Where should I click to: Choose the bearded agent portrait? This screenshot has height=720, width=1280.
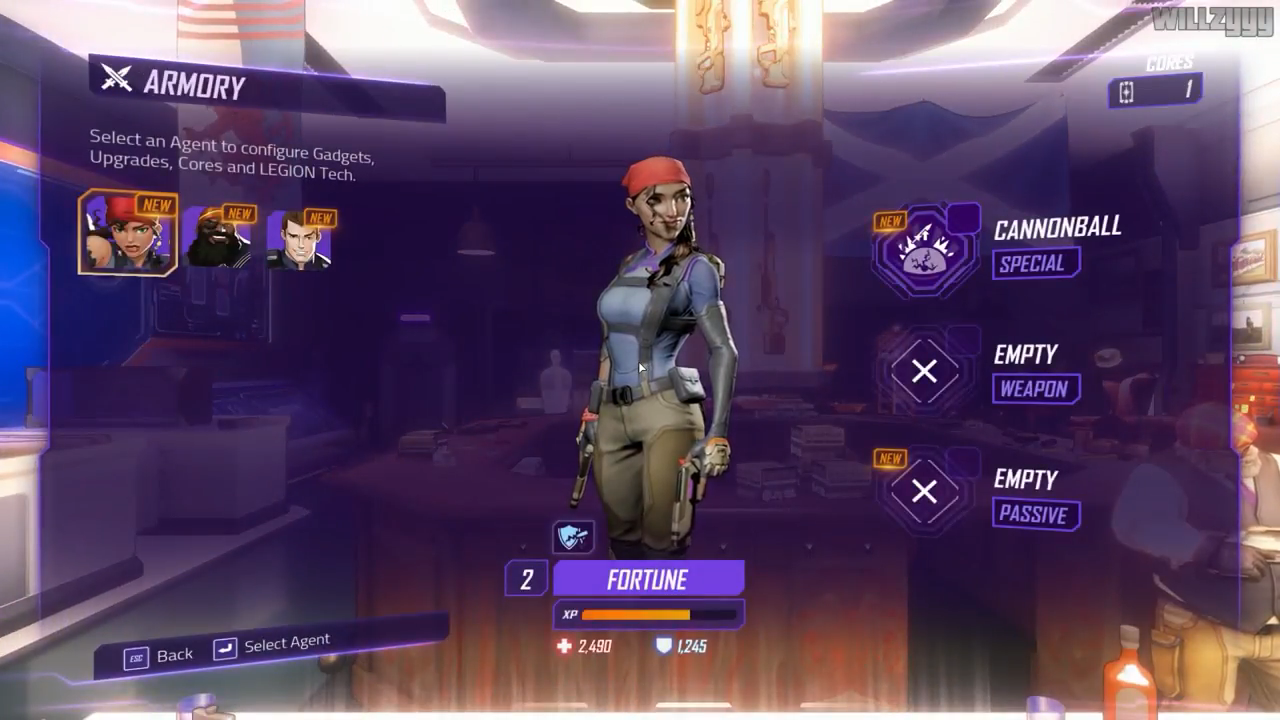coord(218,238)
